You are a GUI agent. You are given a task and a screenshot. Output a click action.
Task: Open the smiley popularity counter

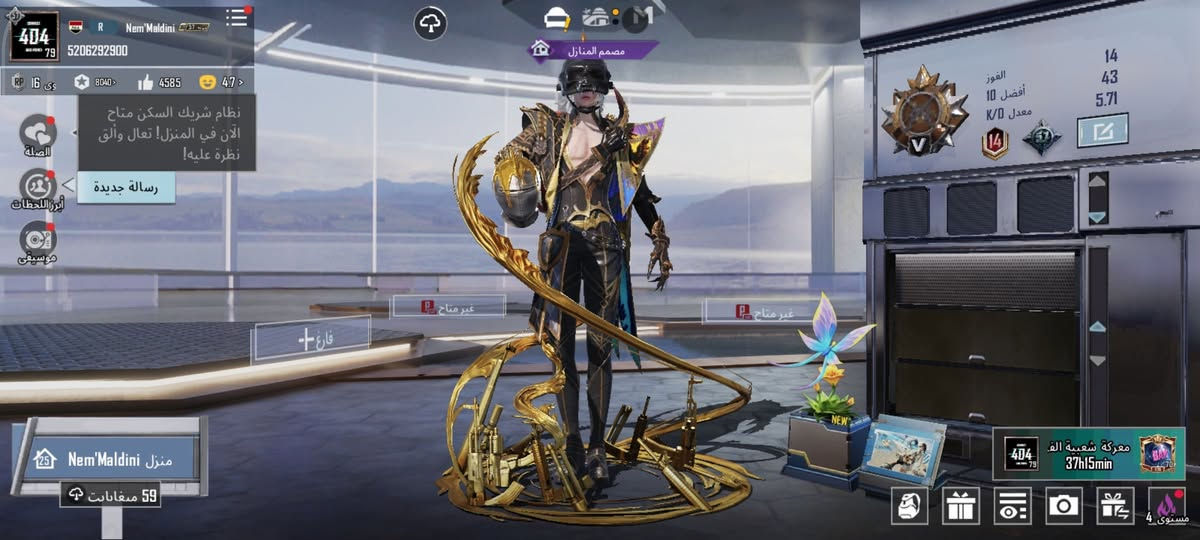[222, 82]
